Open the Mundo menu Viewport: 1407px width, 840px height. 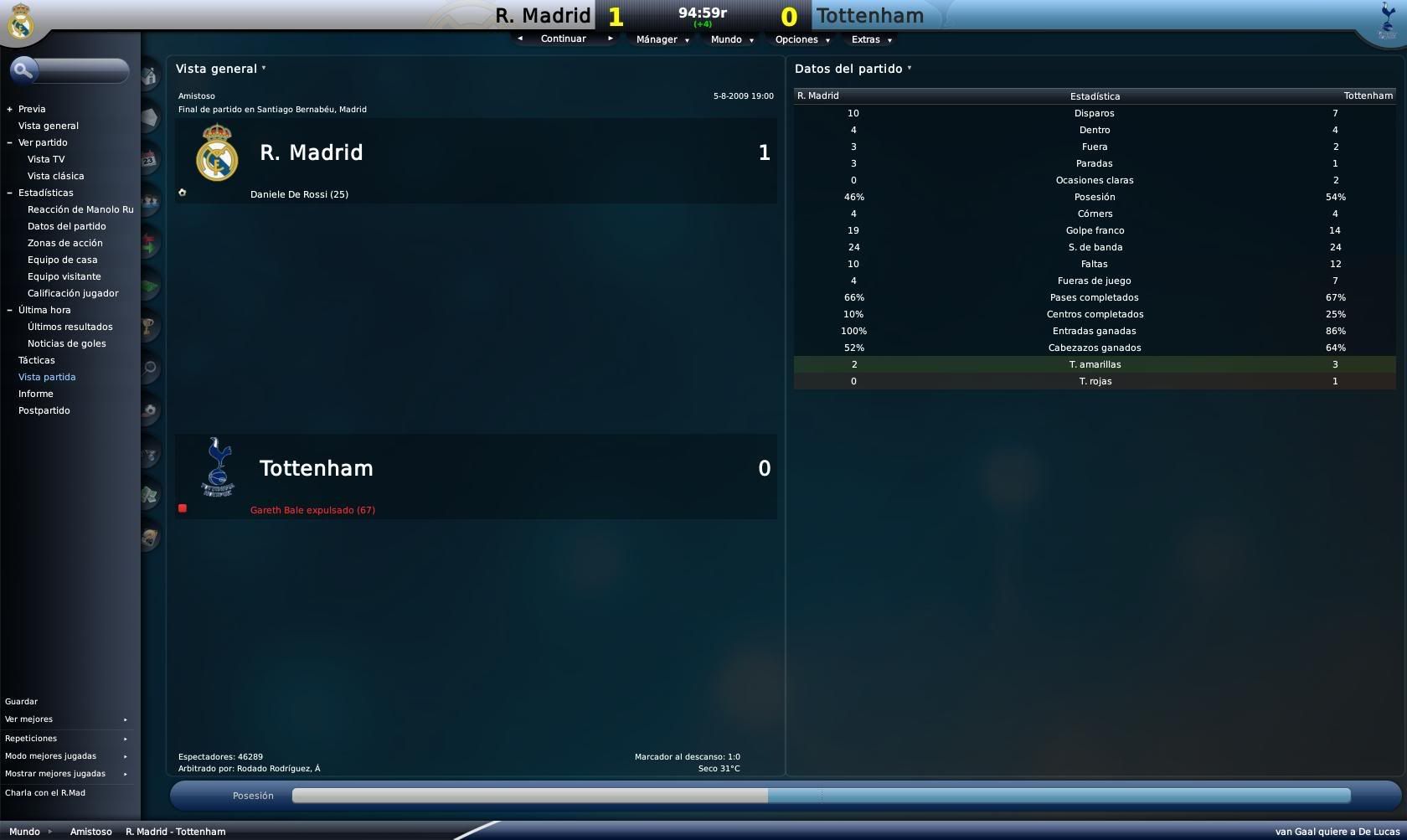[731, 39]
